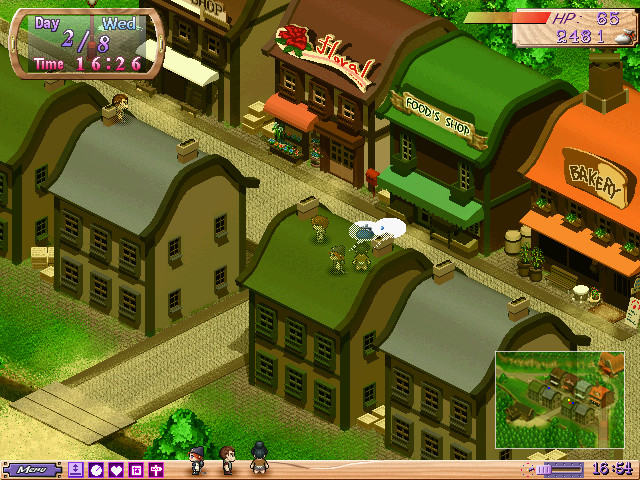The height and width of the screenshot is (480, 640).
Task: Select the round clock icon
Action: 96,469
